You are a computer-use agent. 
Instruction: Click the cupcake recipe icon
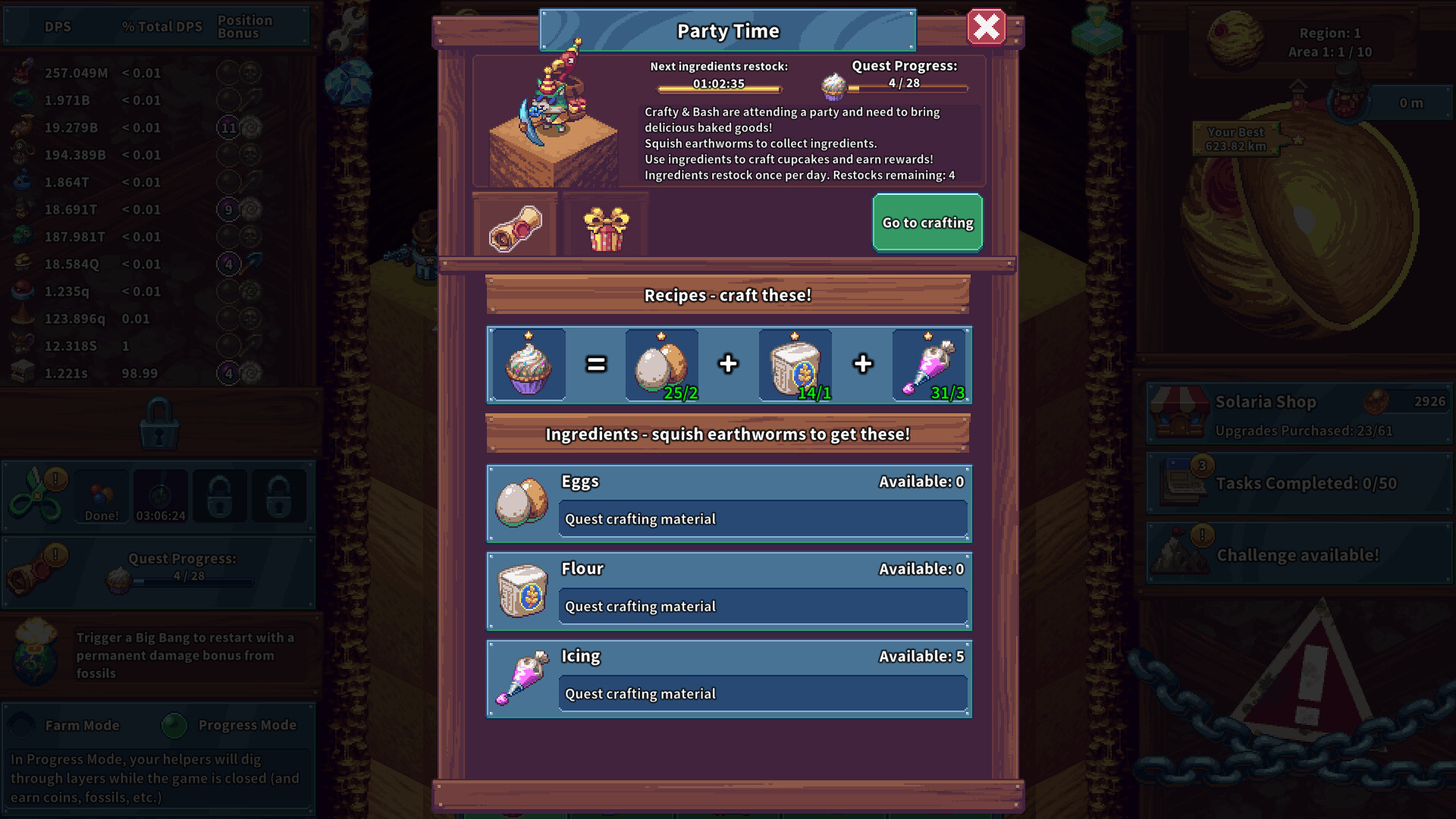(x=529, y=365)
